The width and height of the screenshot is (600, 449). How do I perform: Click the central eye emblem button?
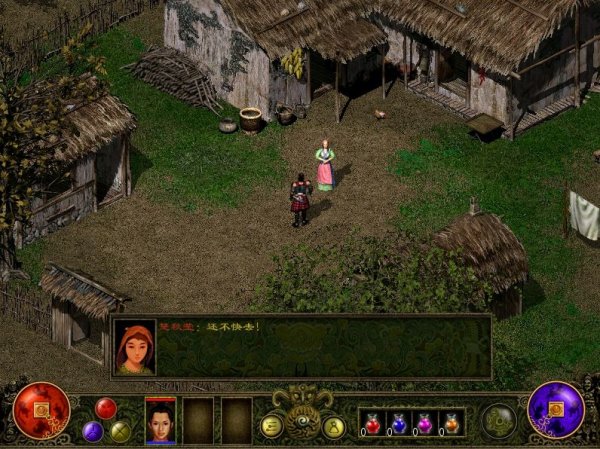coord(302,421)
